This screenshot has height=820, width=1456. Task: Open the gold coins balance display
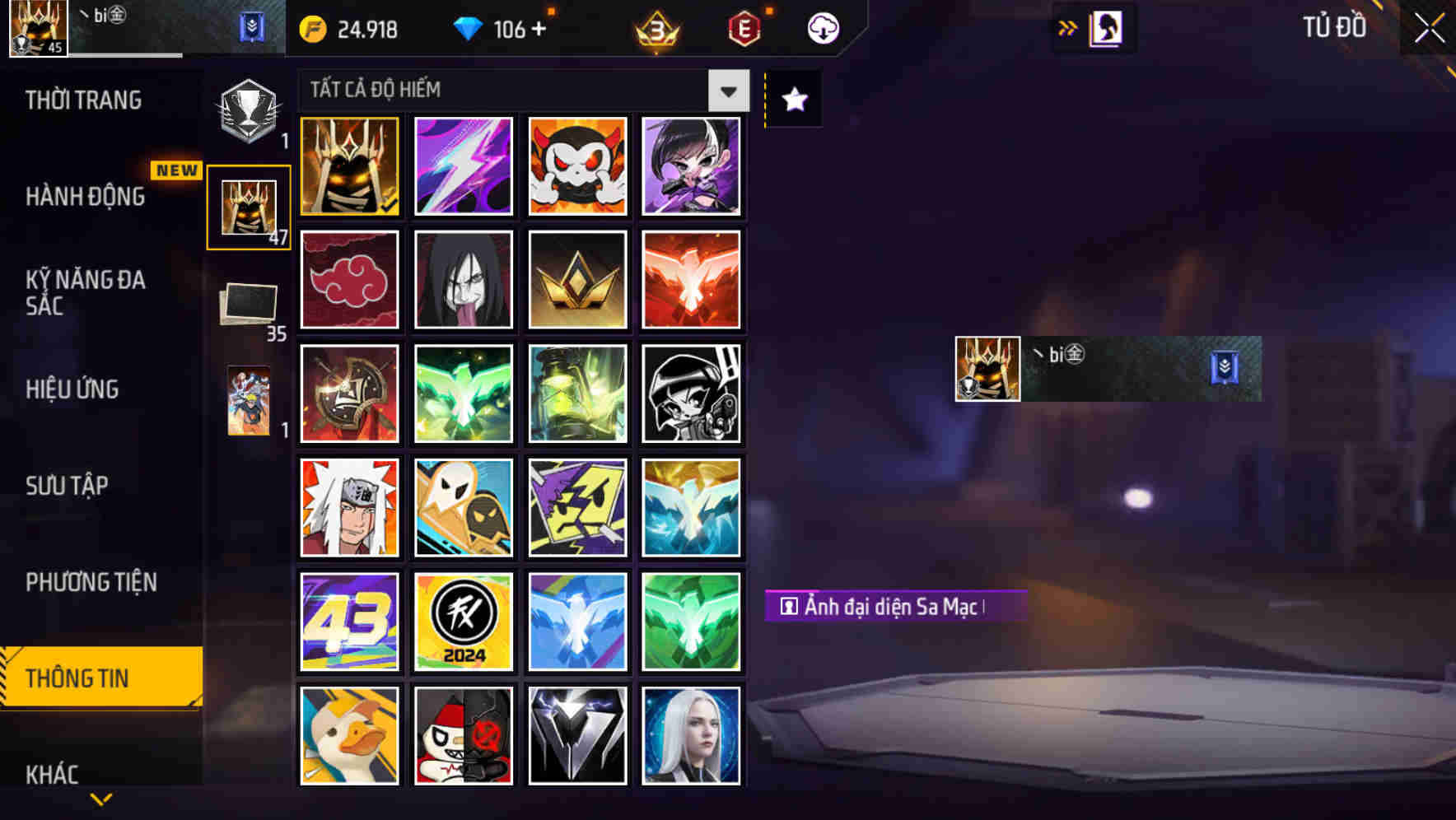[x=346, y=29]
